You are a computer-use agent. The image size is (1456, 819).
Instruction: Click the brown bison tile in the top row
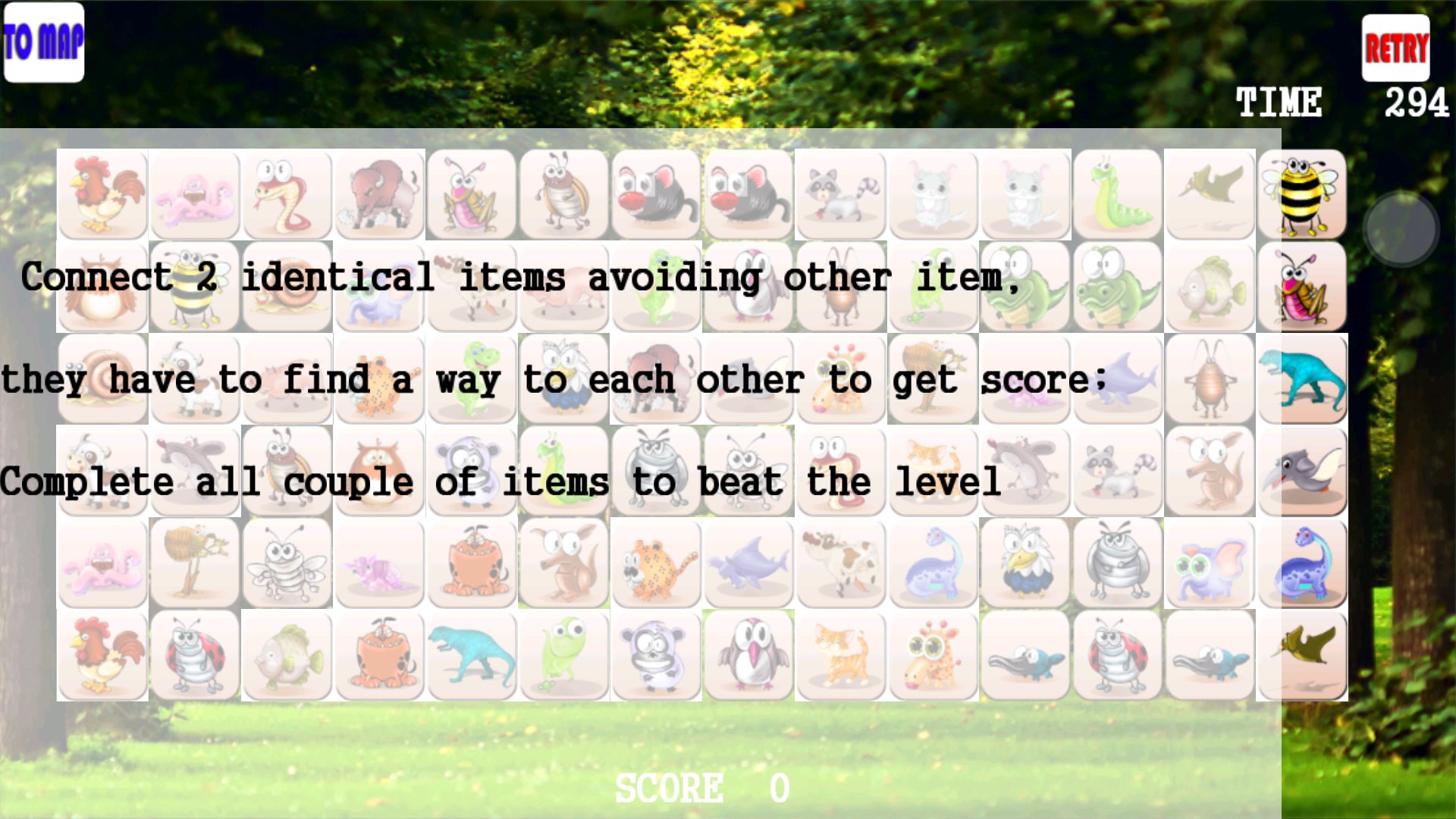point(379,193)
